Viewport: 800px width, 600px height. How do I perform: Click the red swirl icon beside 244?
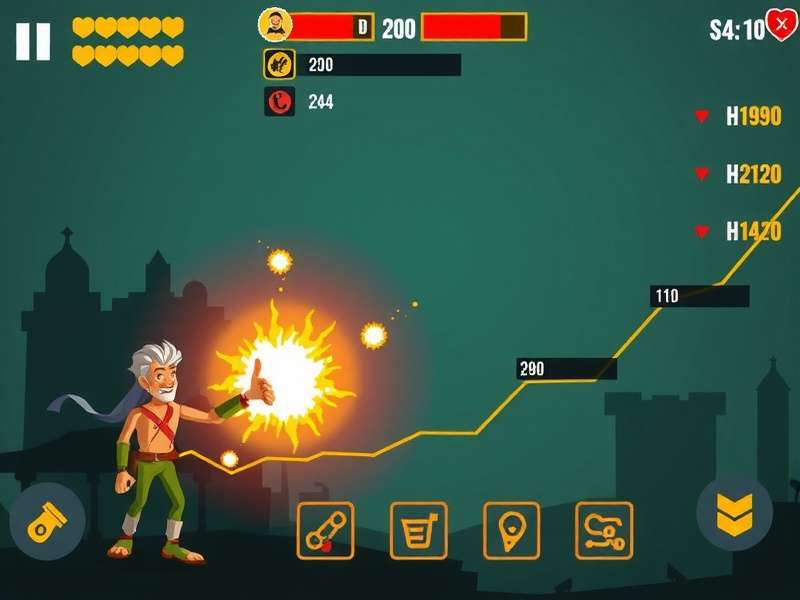(x=279, y=101)
